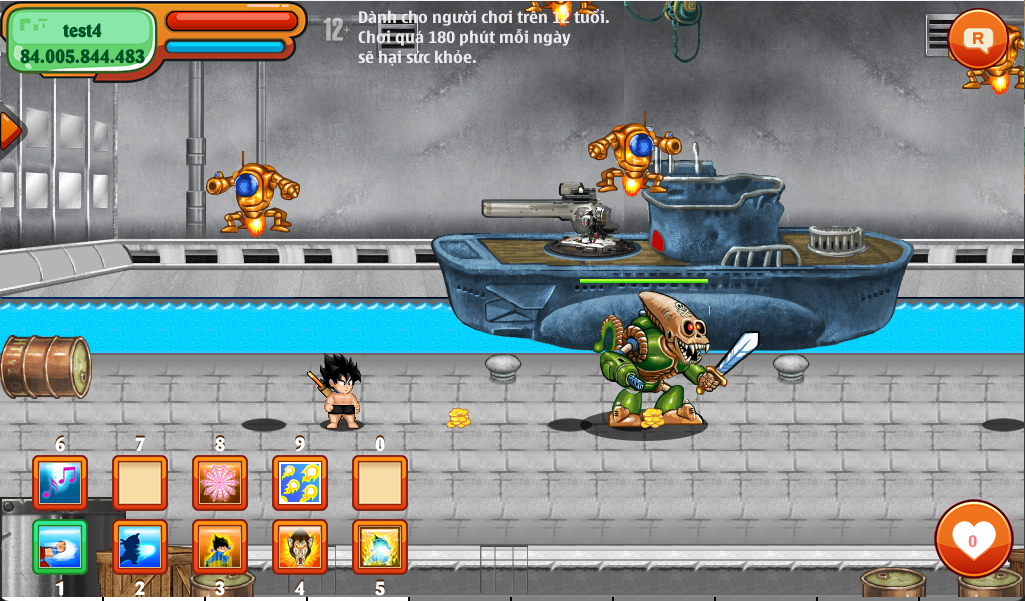This screenshot has width=1025, height=601.
Task: Fire the multiple yellow energy balls skill
Action: coord(300,483)
